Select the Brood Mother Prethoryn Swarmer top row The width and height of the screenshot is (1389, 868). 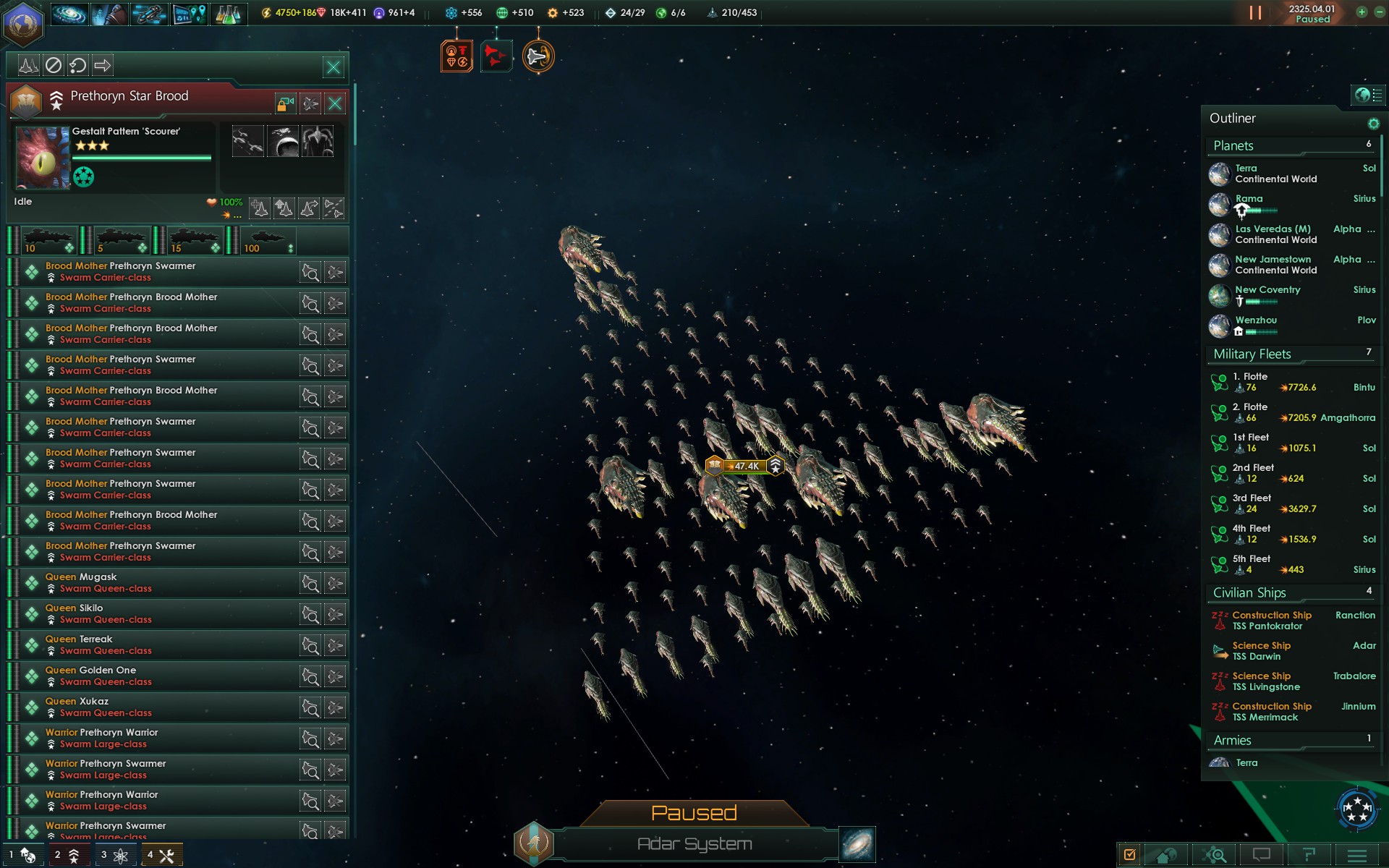(159, 272)
